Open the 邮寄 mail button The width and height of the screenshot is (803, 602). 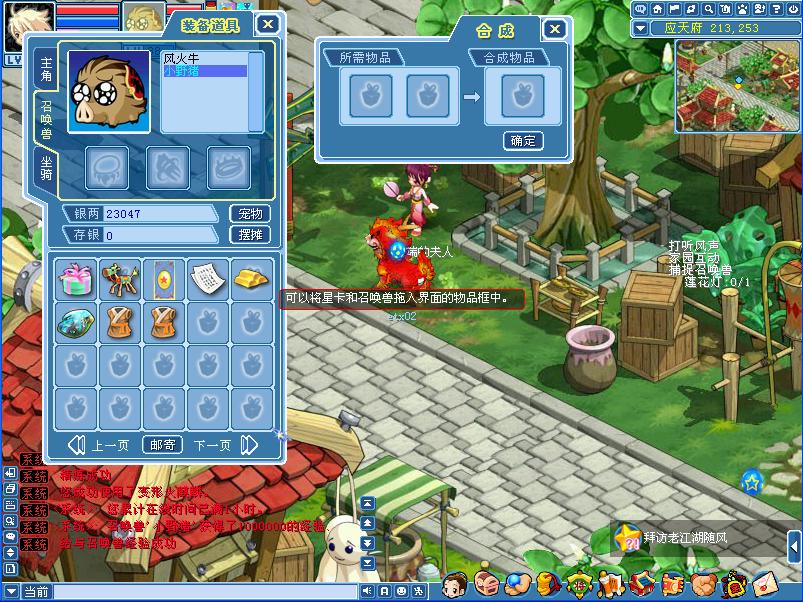[x=162, y=445]
